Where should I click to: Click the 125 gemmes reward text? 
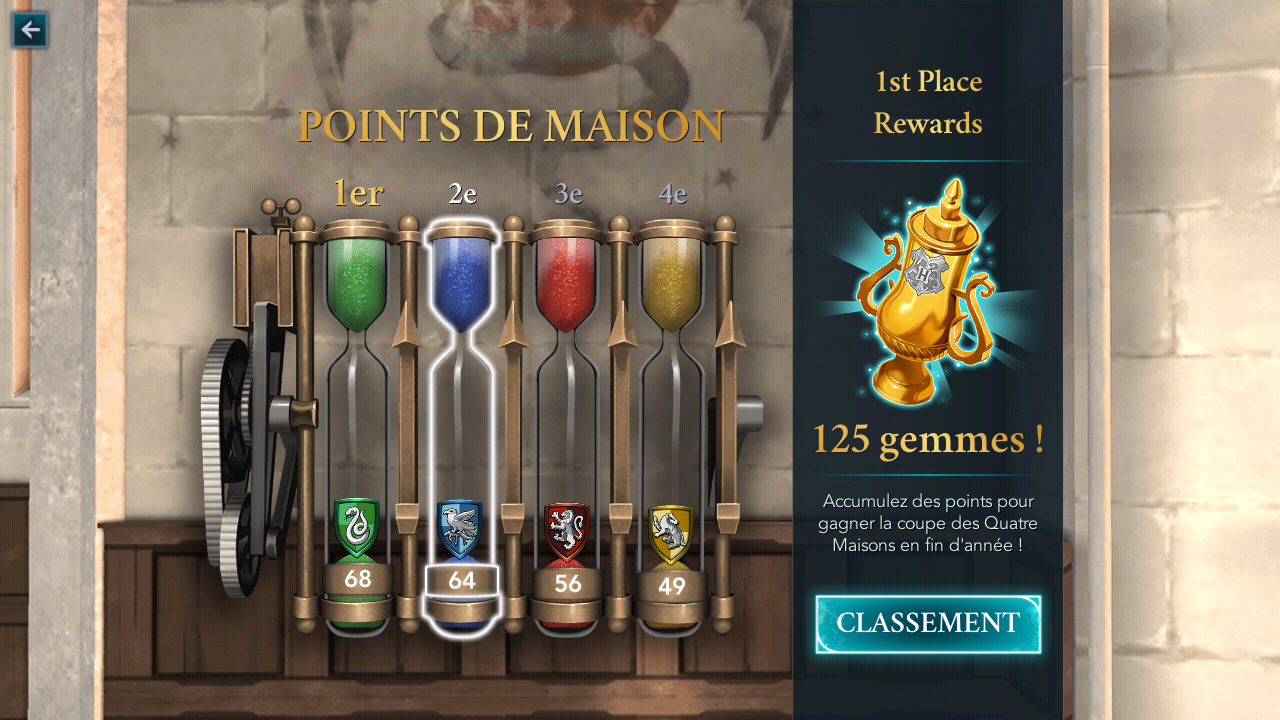tap(926, 439)
